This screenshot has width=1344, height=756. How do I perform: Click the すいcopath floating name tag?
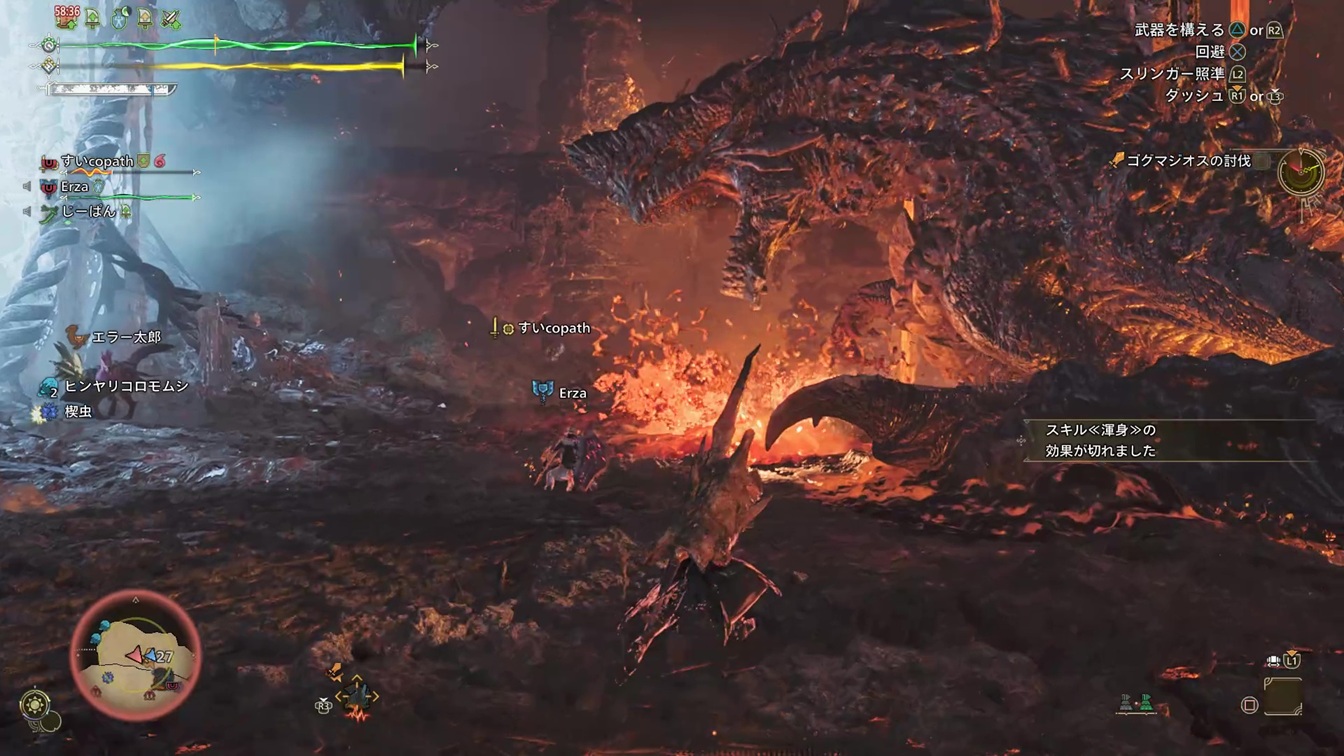553,328
